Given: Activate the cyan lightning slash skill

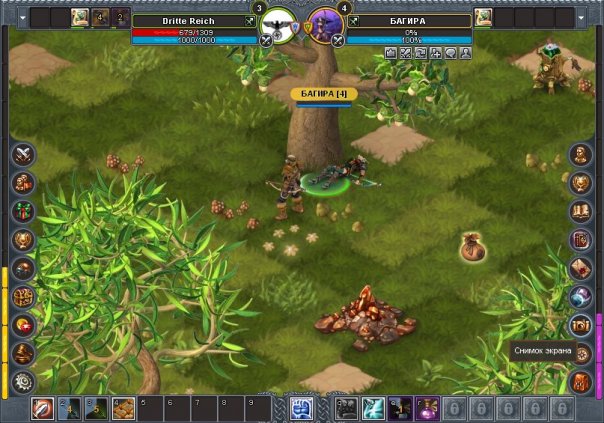Looking at the screenshot, I should tap(373, 408).
